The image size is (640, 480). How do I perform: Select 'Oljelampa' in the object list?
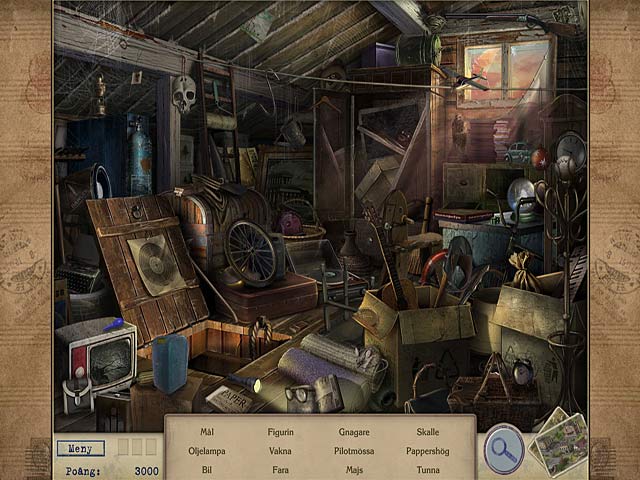point(206,451)
